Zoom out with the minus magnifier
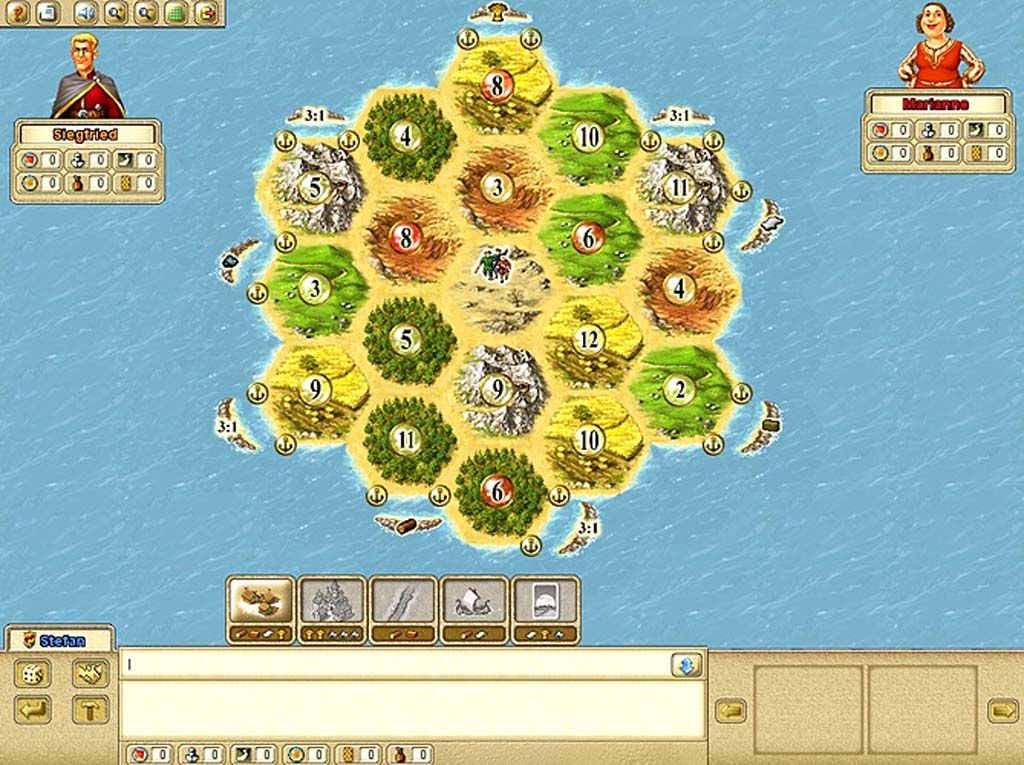The image size is (1024, 765). (146, 13)
